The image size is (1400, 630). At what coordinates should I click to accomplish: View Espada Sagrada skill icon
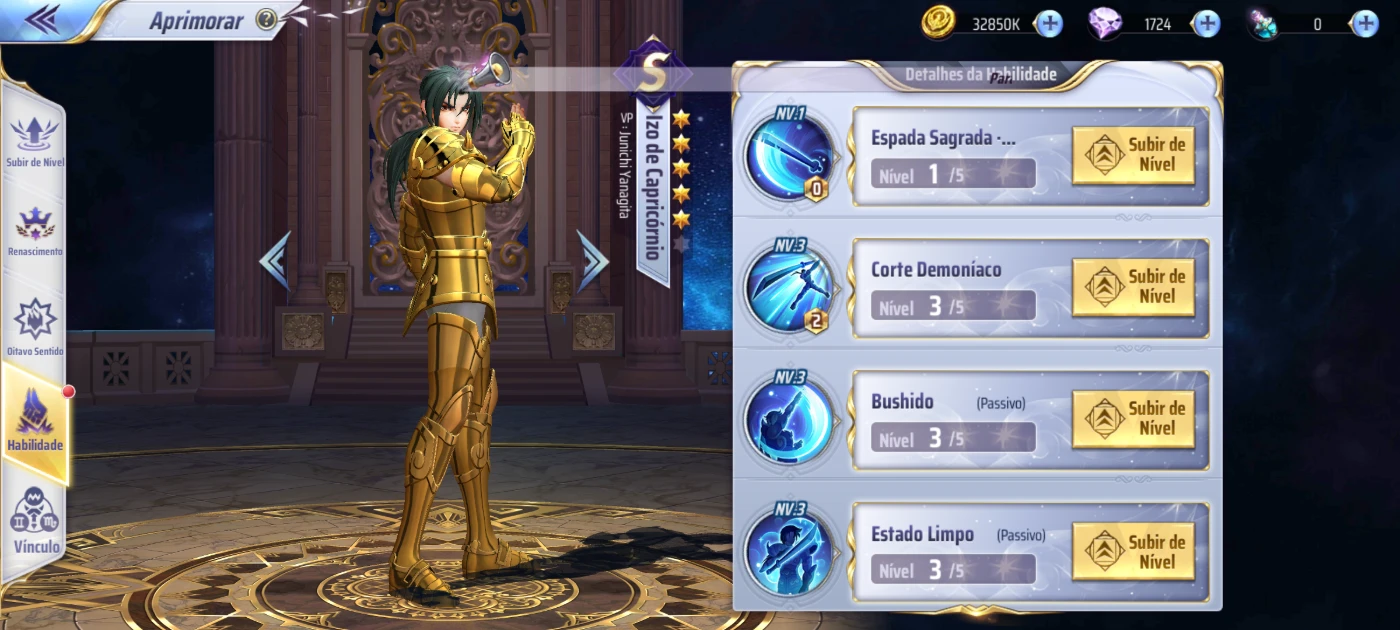[x=790, y=157]
